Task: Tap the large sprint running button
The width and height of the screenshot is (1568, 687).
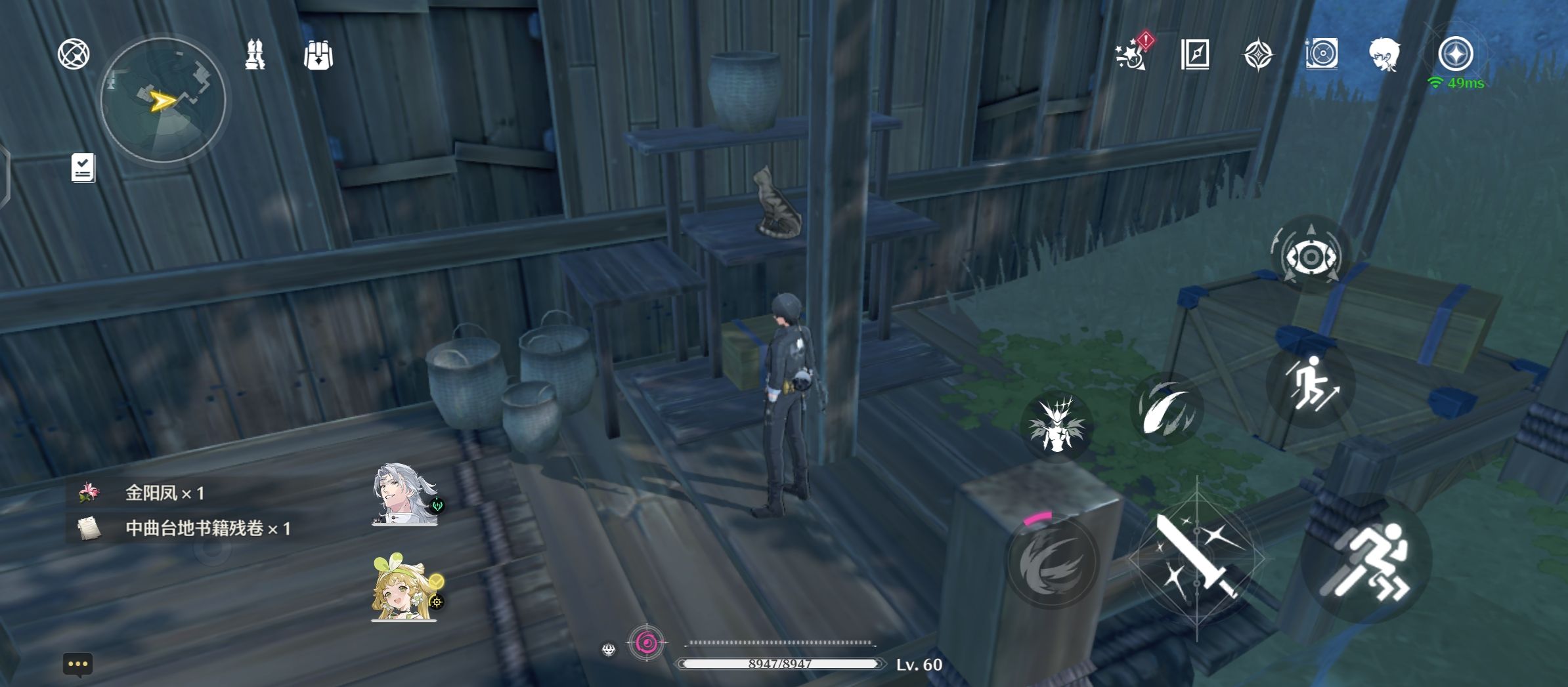Action: click(1367, 559)
